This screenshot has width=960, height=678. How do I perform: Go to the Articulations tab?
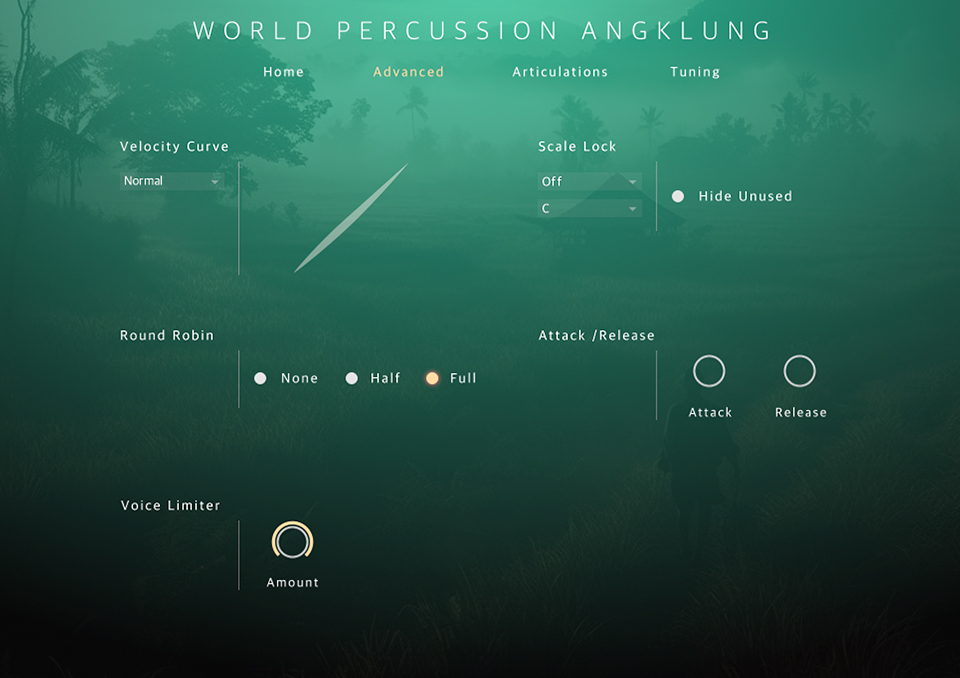pos(560,72)
